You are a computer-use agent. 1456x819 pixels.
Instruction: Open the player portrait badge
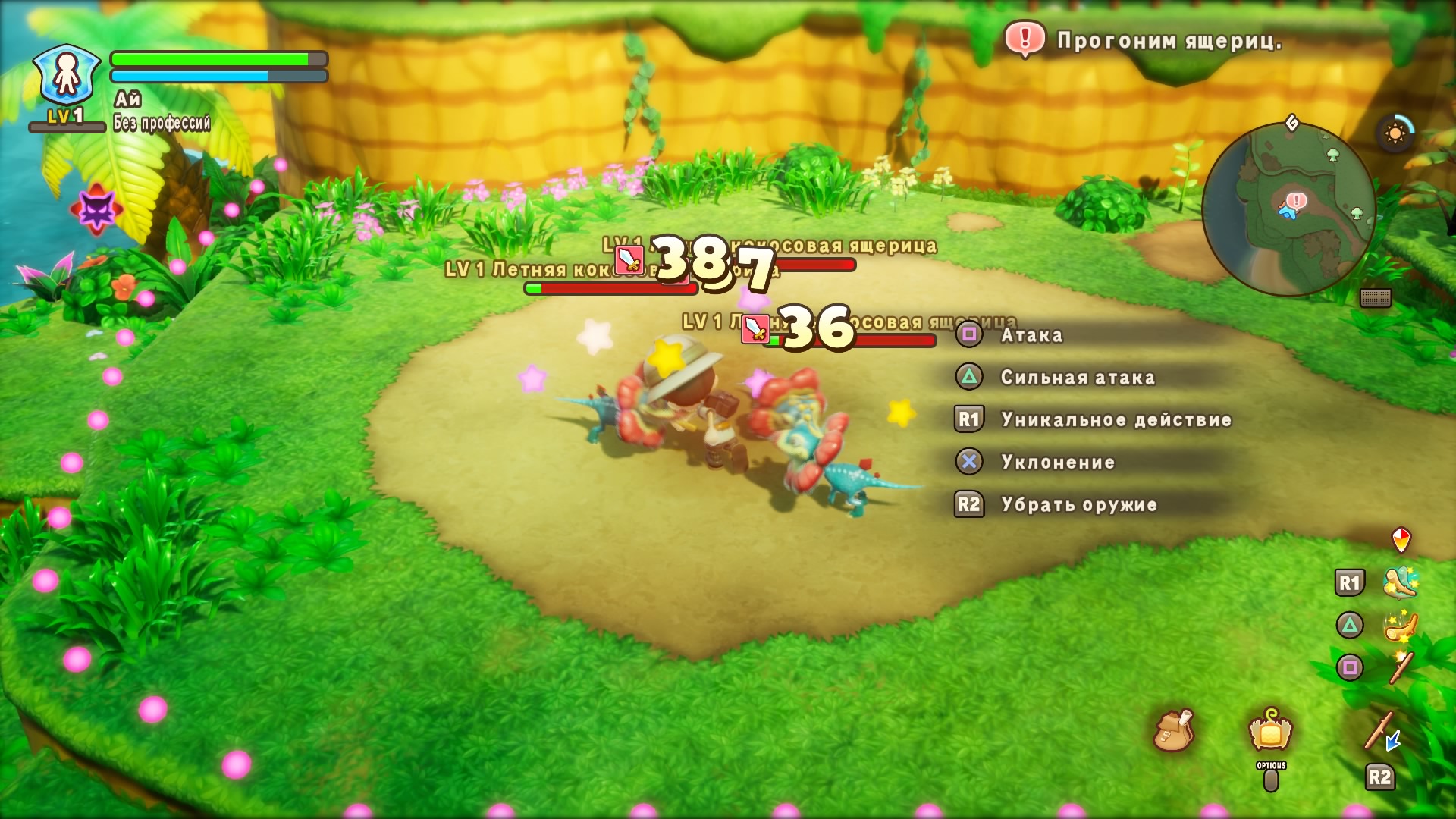[x=67, y=76]
